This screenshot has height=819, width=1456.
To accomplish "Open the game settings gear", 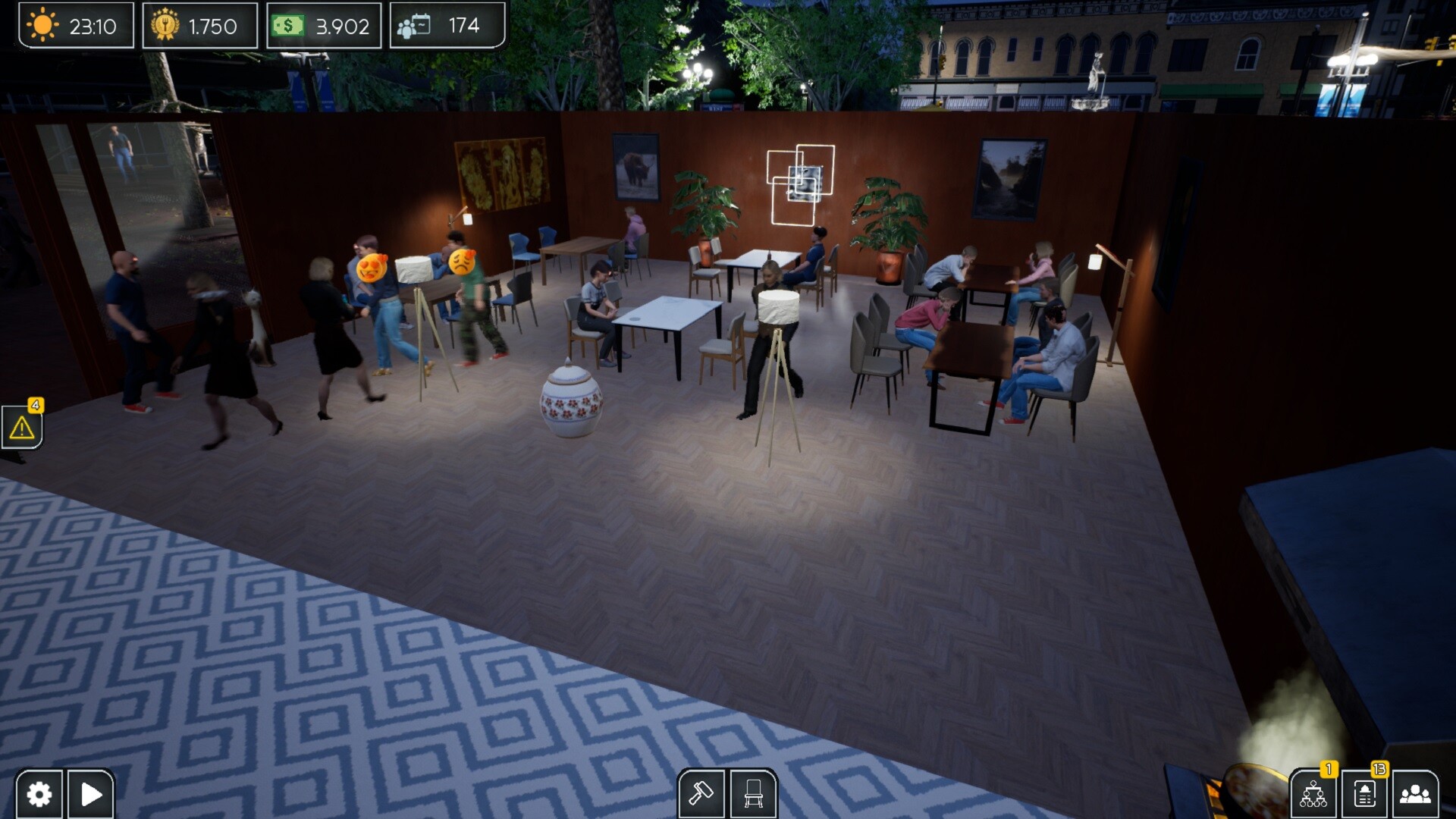I will pos(39,793).
